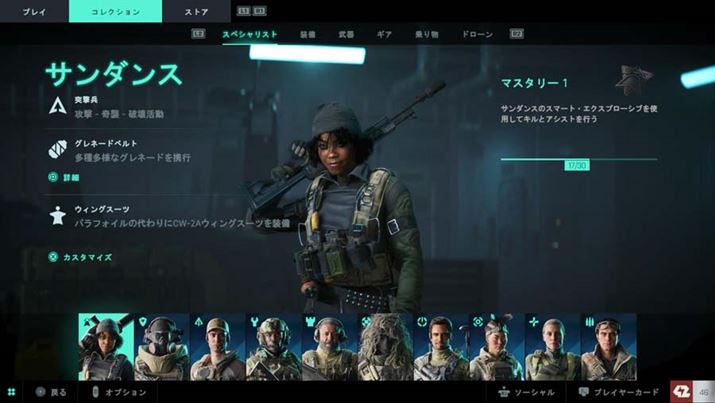Show the ギア category

pos(384,34)
